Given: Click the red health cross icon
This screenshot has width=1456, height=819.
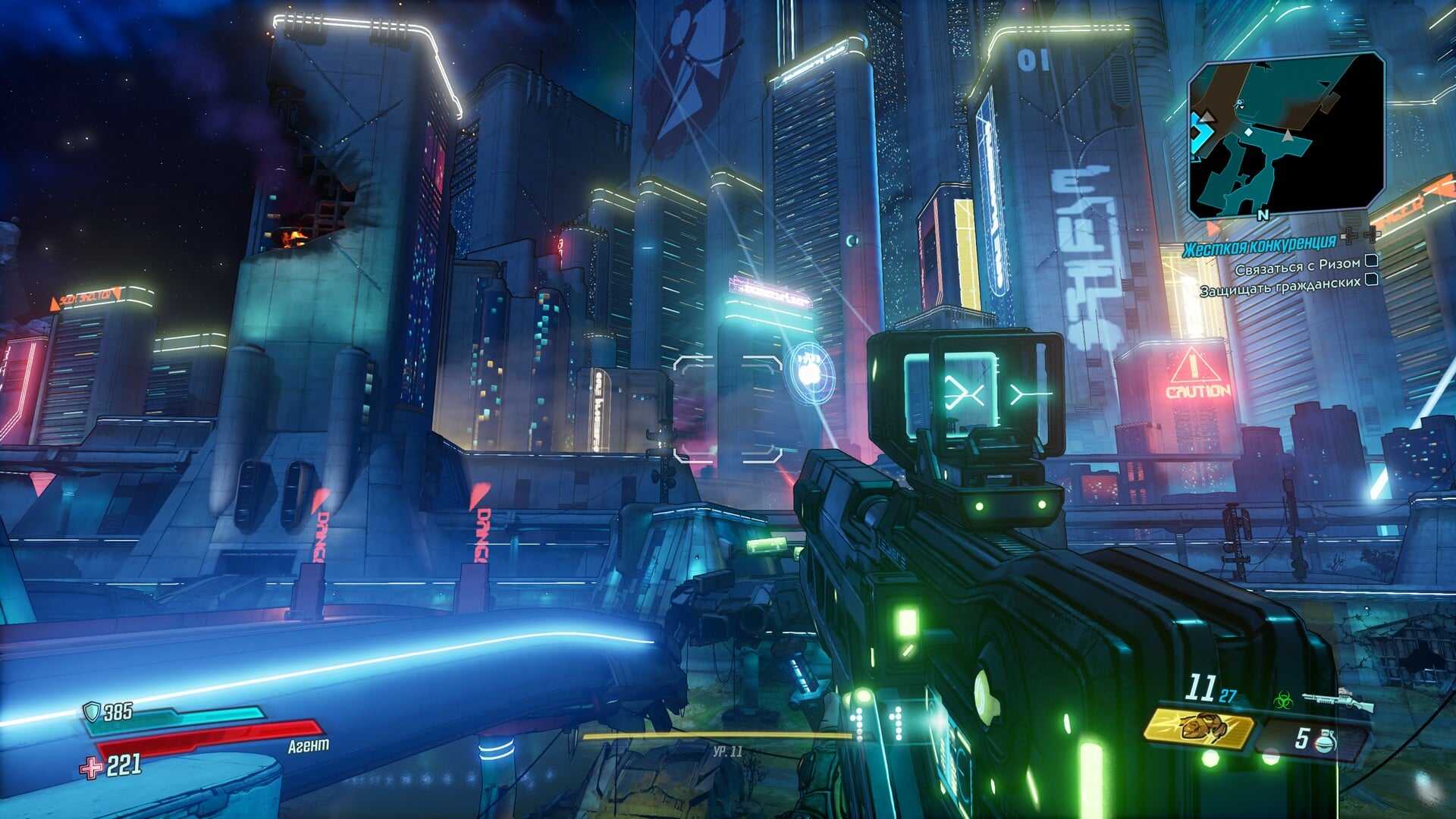Looking at the screenshot, I should click(x=92, y=767).
